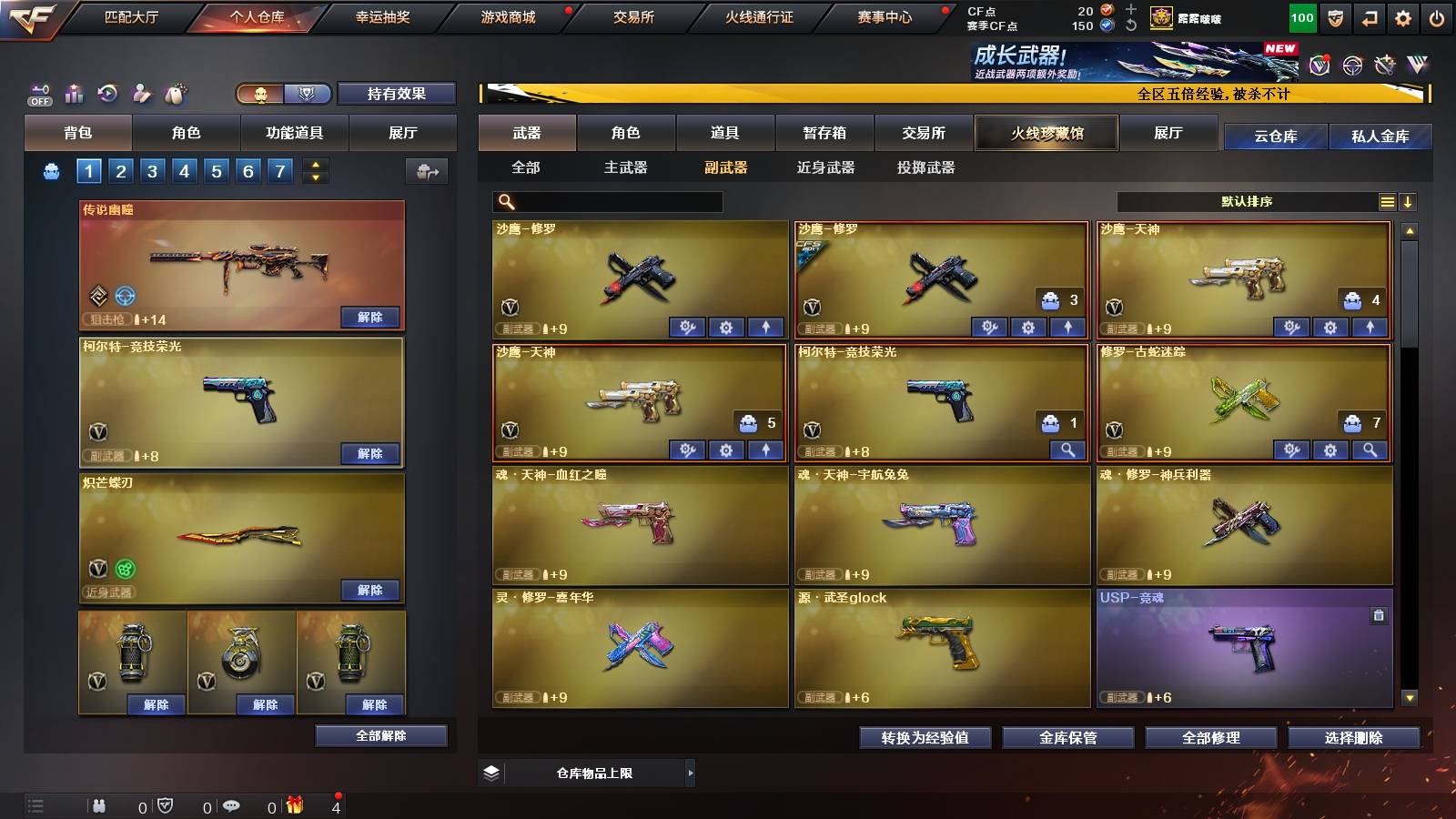Click the power exit icon at top right
Screen dimensions: 1456x819
pyautogui.click(x=1436, y=16)
